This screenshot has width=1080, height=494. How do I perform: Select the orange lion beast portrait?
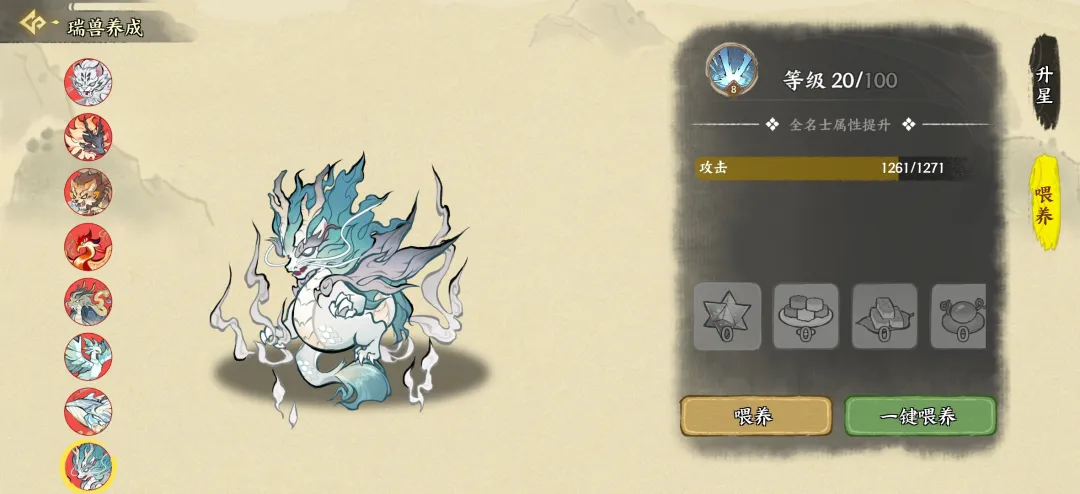(x=88, y=191)
